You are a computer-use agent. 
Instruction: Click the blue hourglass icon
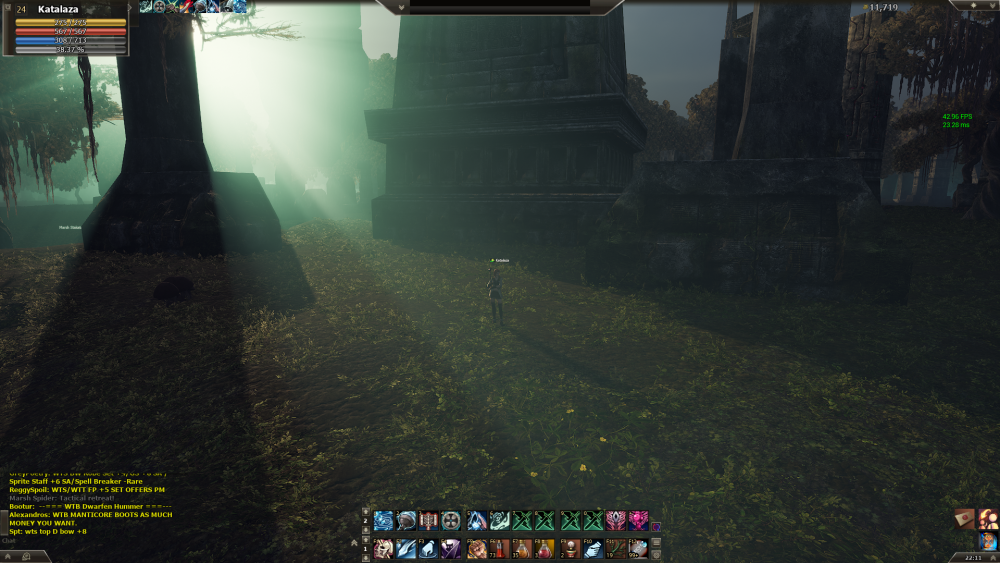(988, 541)
